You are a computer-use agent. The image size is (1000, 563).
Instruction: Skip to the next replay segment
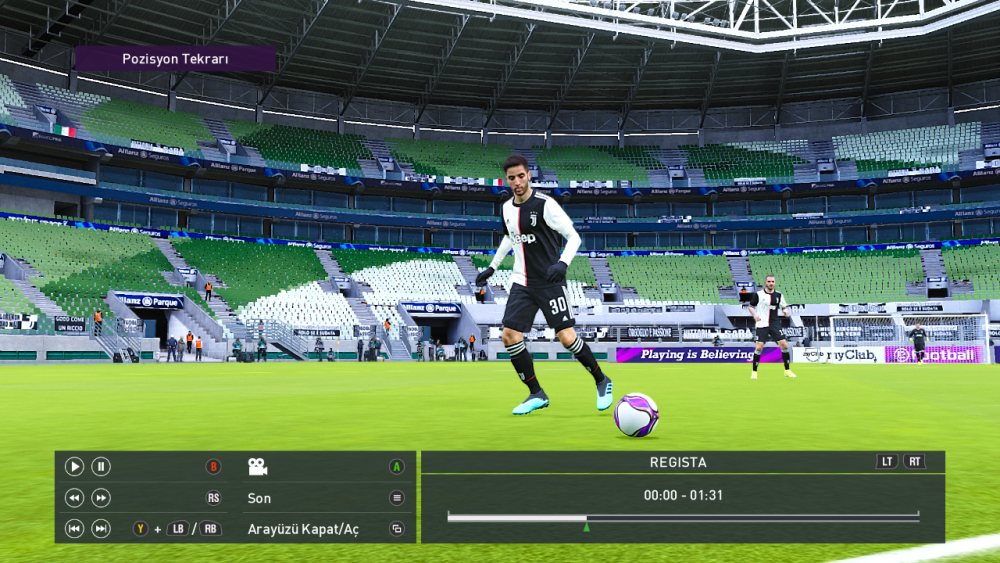(101, 529)
